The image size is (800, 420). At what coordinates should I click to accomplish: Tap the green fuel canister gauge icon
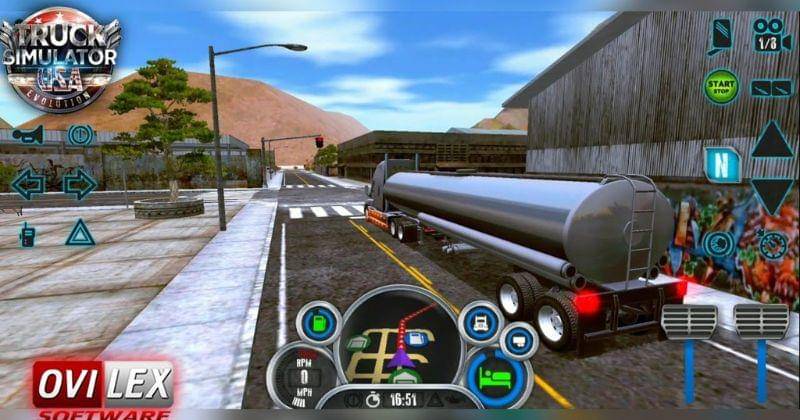pyautogui.click(x=319, y=323)
